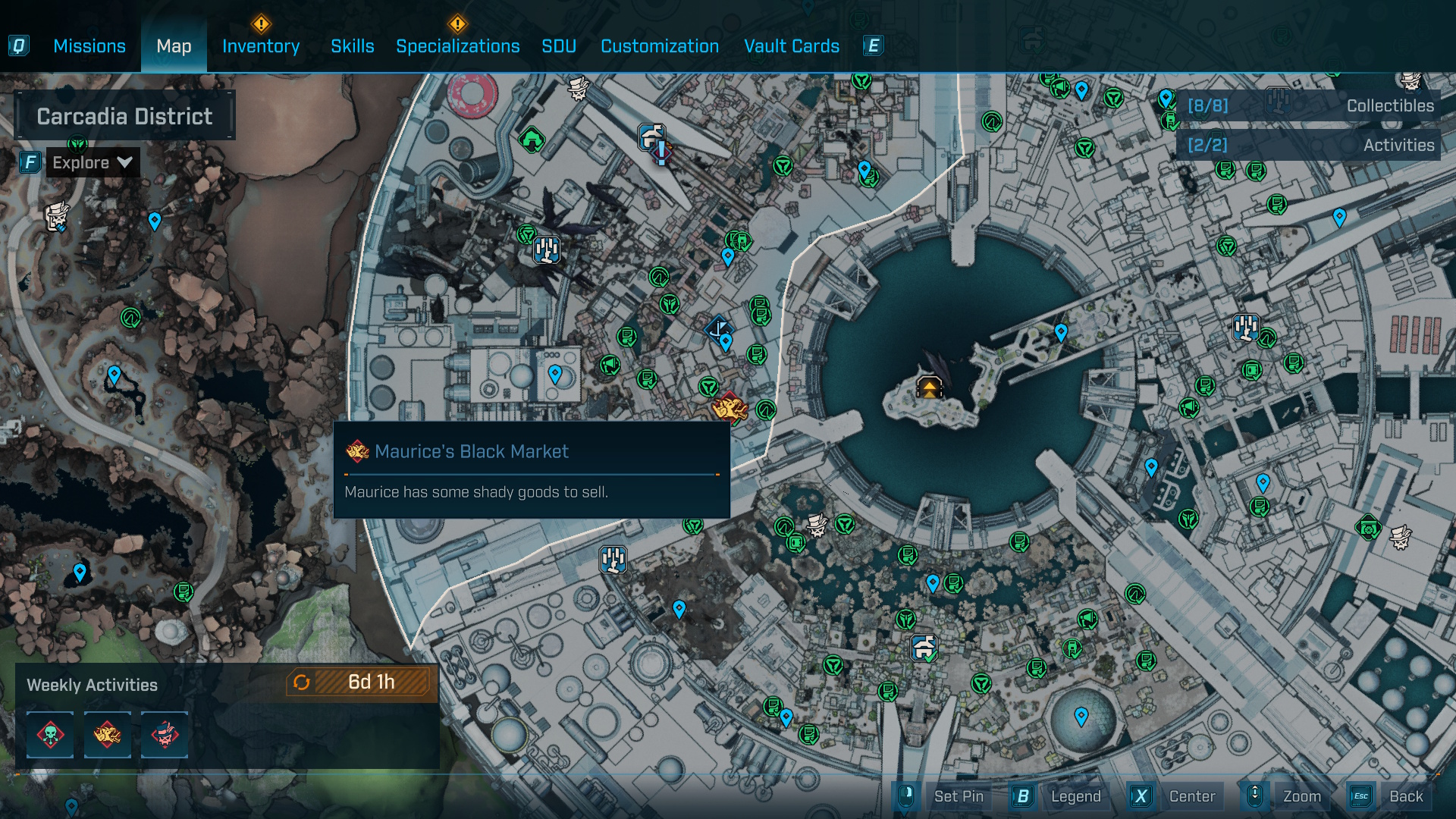Viewport: 1456px width, 819px height.
Task: Expand the Explore dropdown chevron
Action: 124,162
